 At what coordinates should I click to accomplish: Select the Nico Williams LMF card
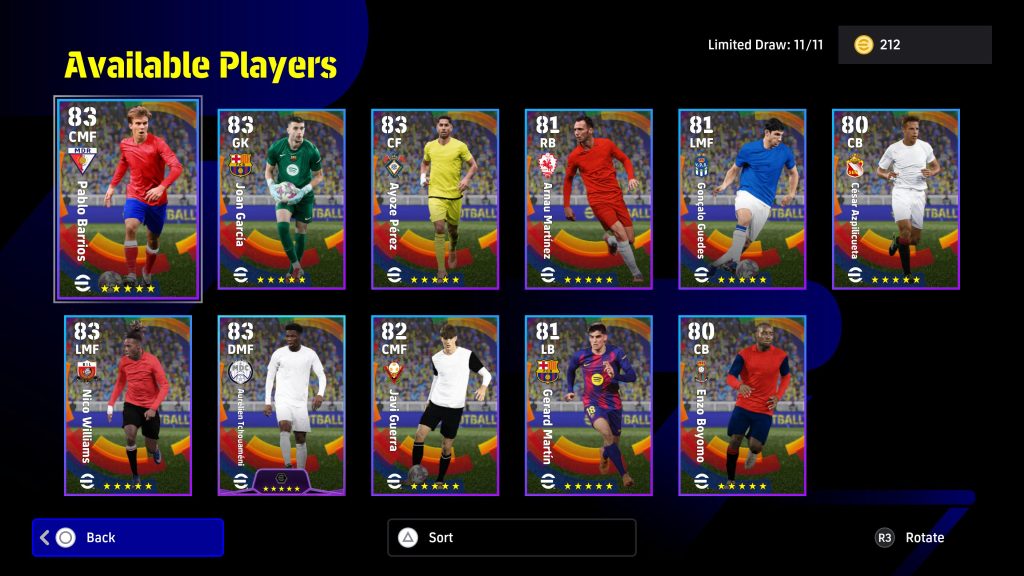click(128, 405)
